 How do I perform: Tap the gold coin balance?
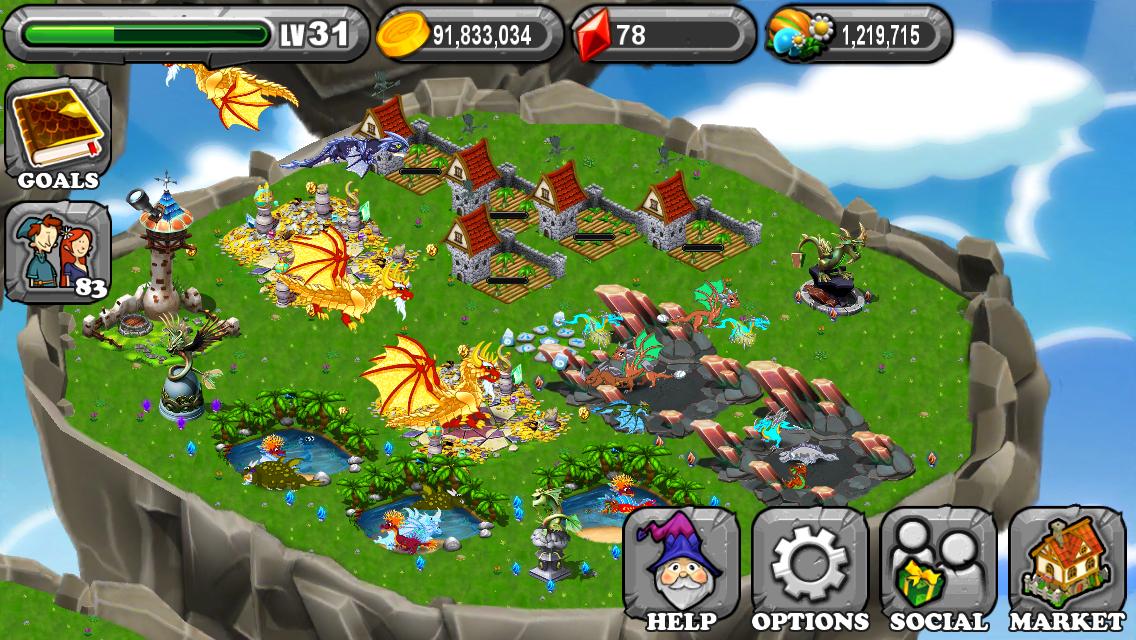[x=470, y=35]
